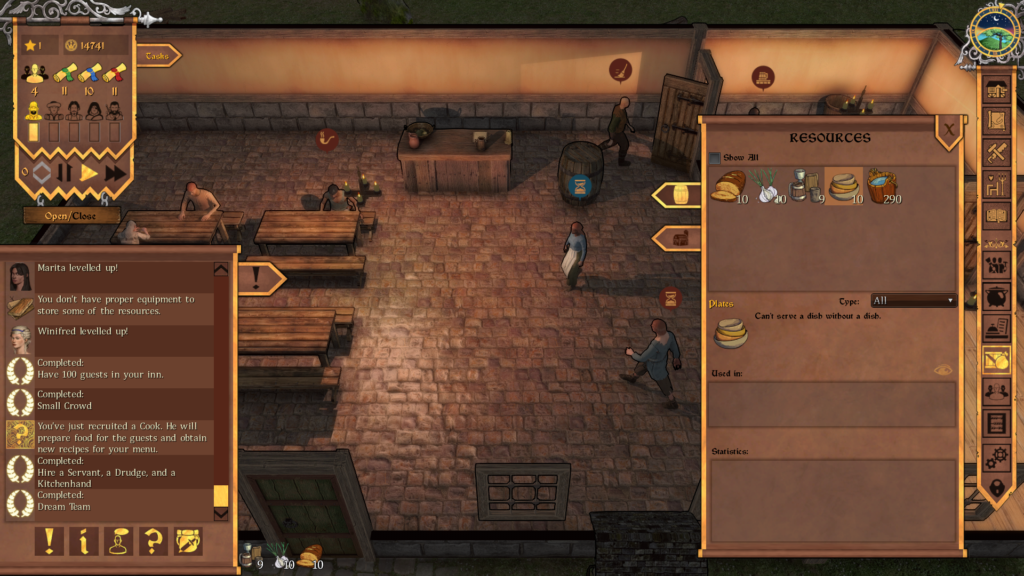The image size is (1024, 576).
Task: Select the water bucket resource
Action: (x=882, y=186)
